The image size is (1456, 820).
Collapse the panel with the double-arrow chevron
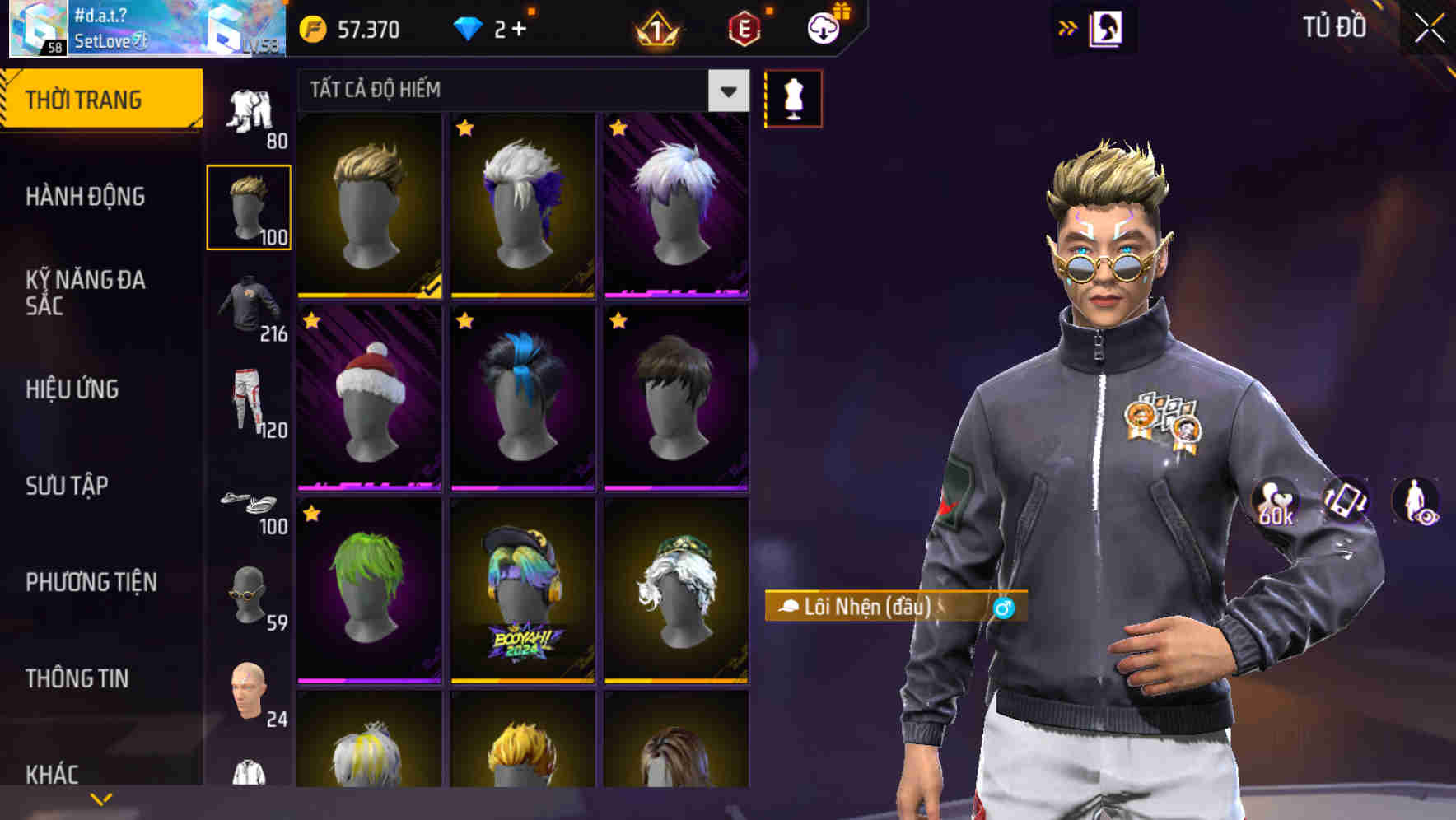tap(1068, 26)
